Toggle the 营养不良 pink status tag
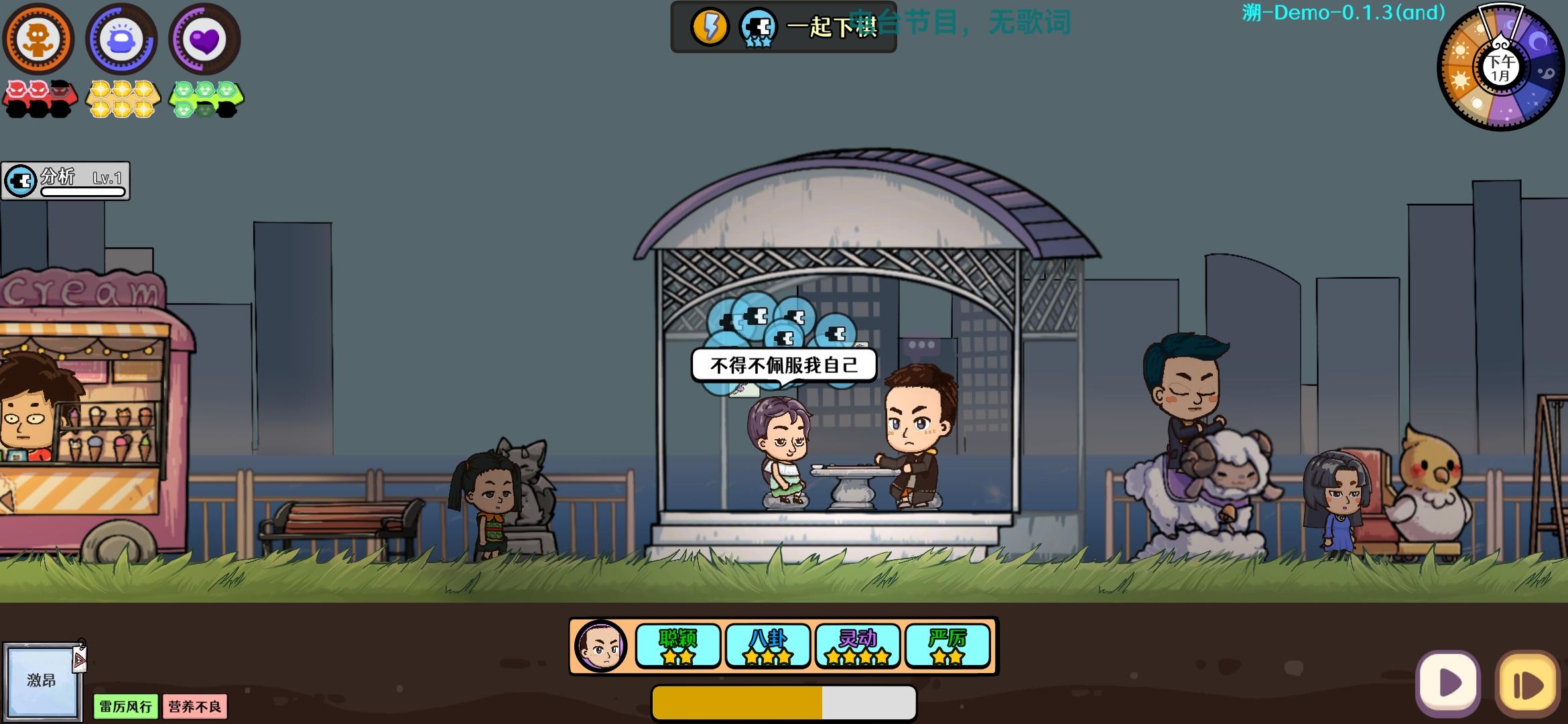This screenshot has width=1568, height=724. (x=195, y=707)
